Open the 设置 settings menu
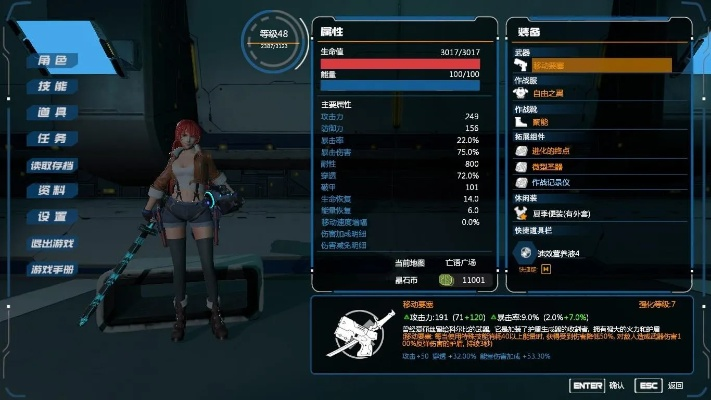This screenshot has height=400, width=711. click(x=52, y=216)
